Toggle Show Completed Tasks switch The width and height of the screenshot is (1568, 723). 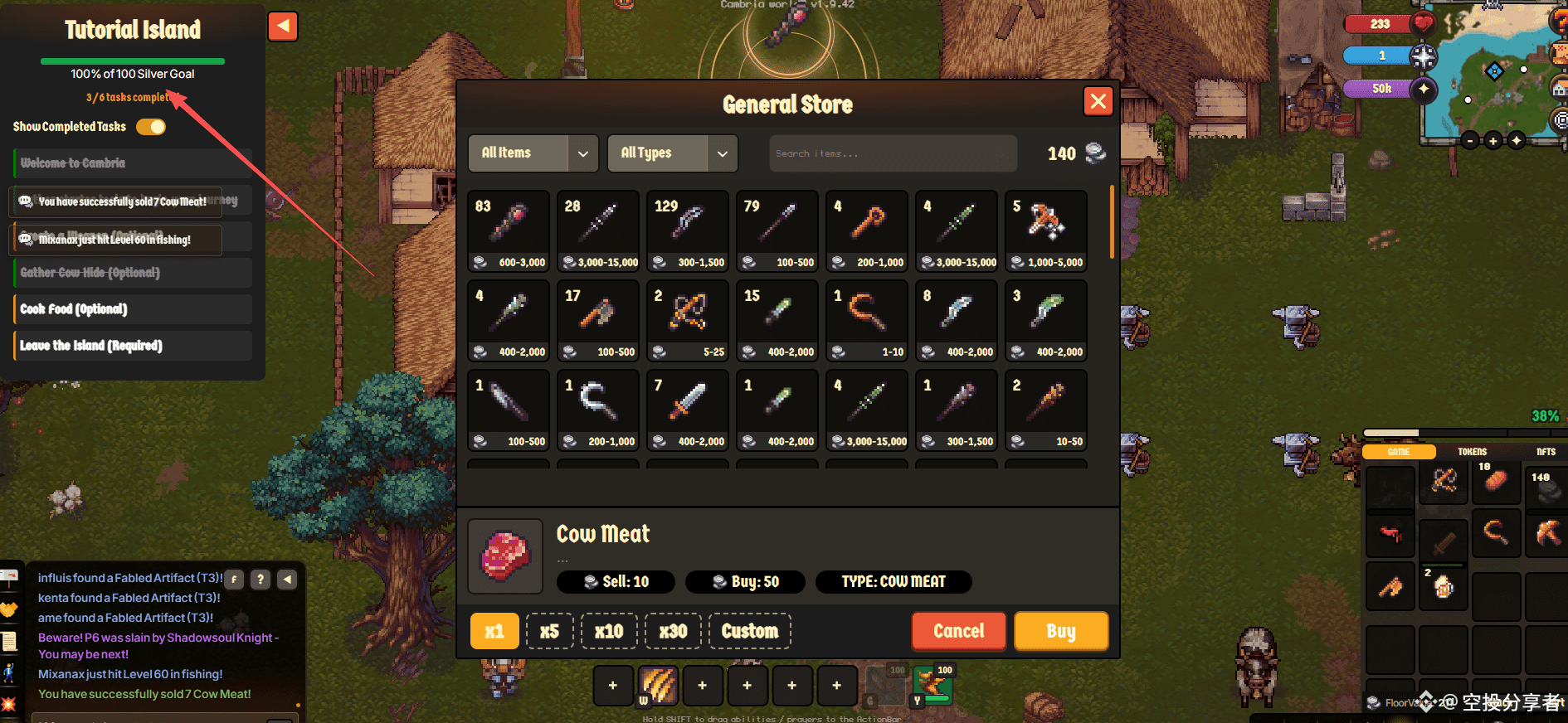click(151, 127)
